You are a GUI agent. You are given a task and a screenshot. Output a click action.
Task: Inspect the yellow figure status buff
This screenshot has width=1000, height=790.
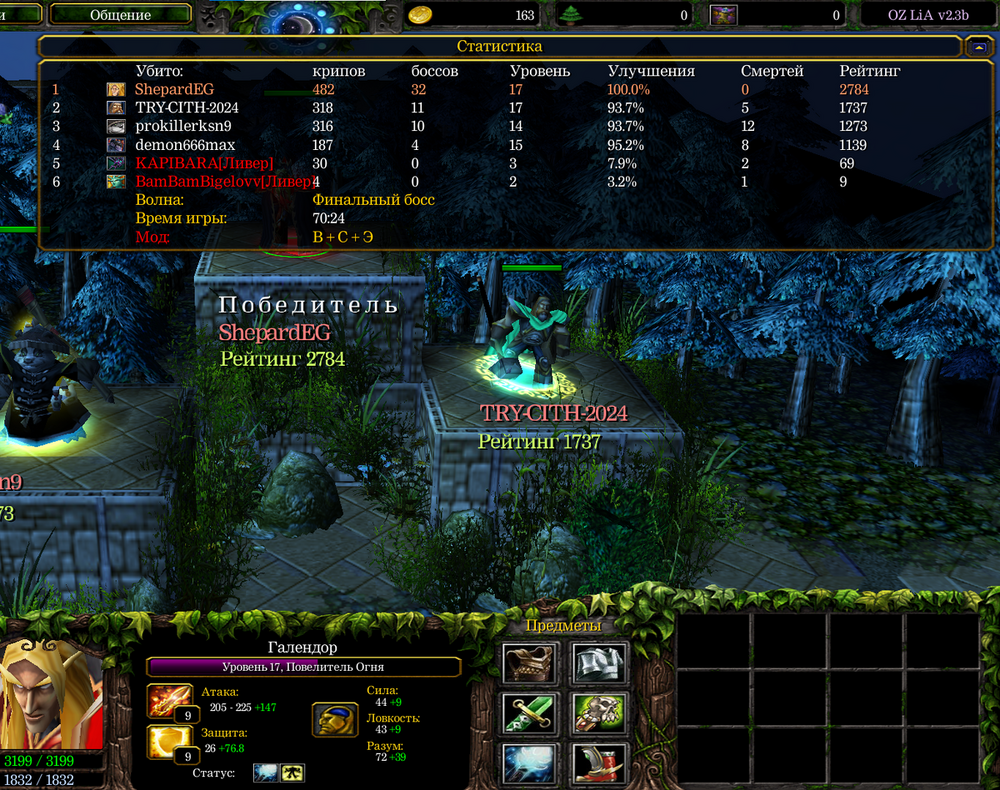coord(293,773)
